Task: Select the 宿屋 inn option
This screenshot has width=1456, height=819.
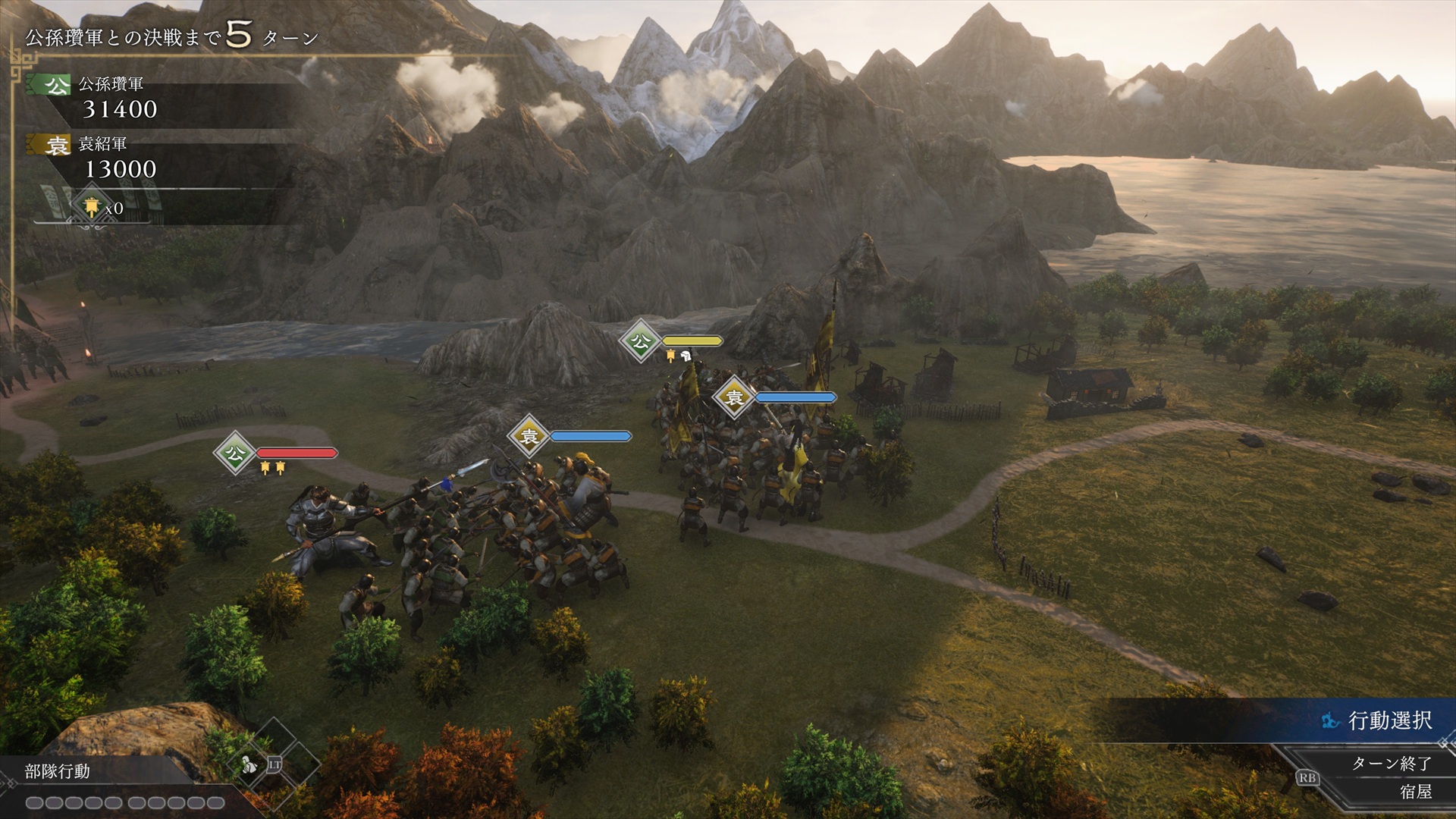Action: (x=1415, y=792)
